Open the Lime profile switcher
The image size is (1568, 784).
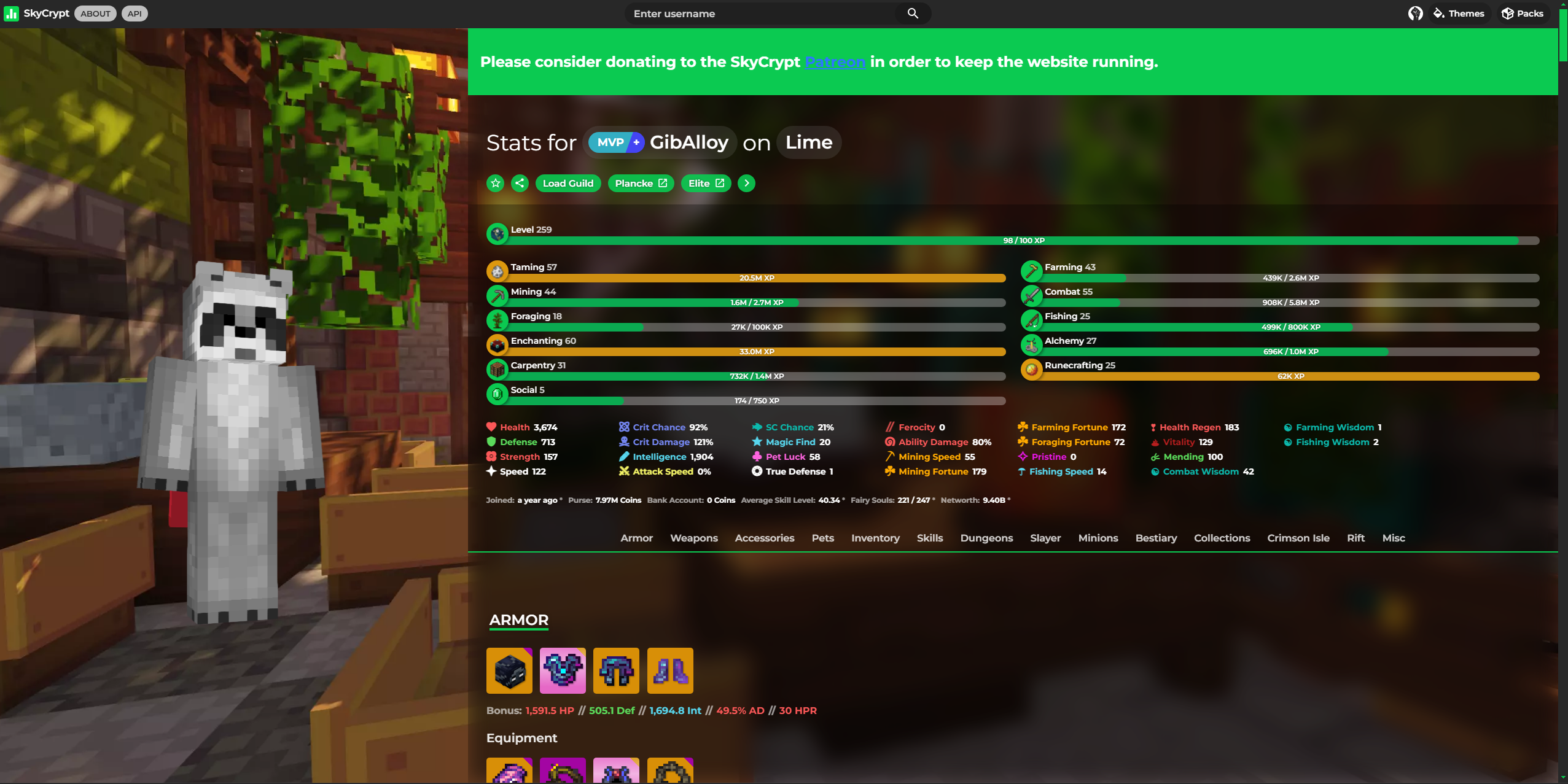(808, 142)
